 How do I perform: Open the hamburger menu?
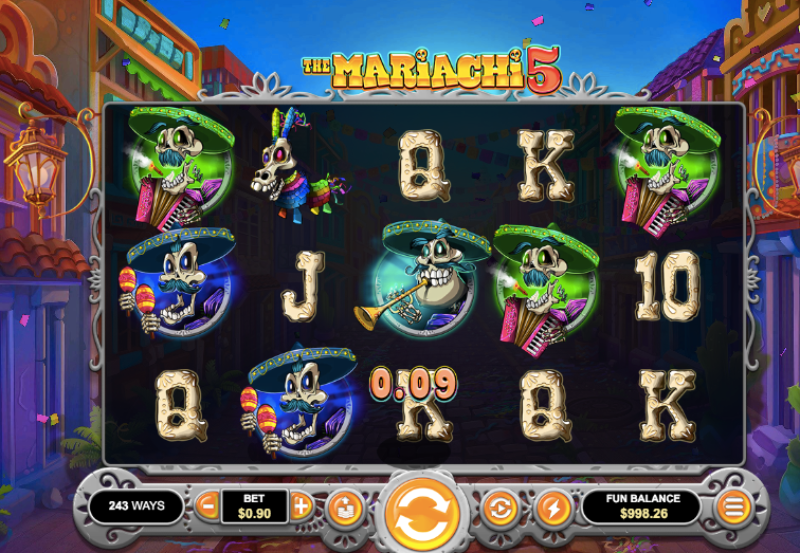pos(735,506)
